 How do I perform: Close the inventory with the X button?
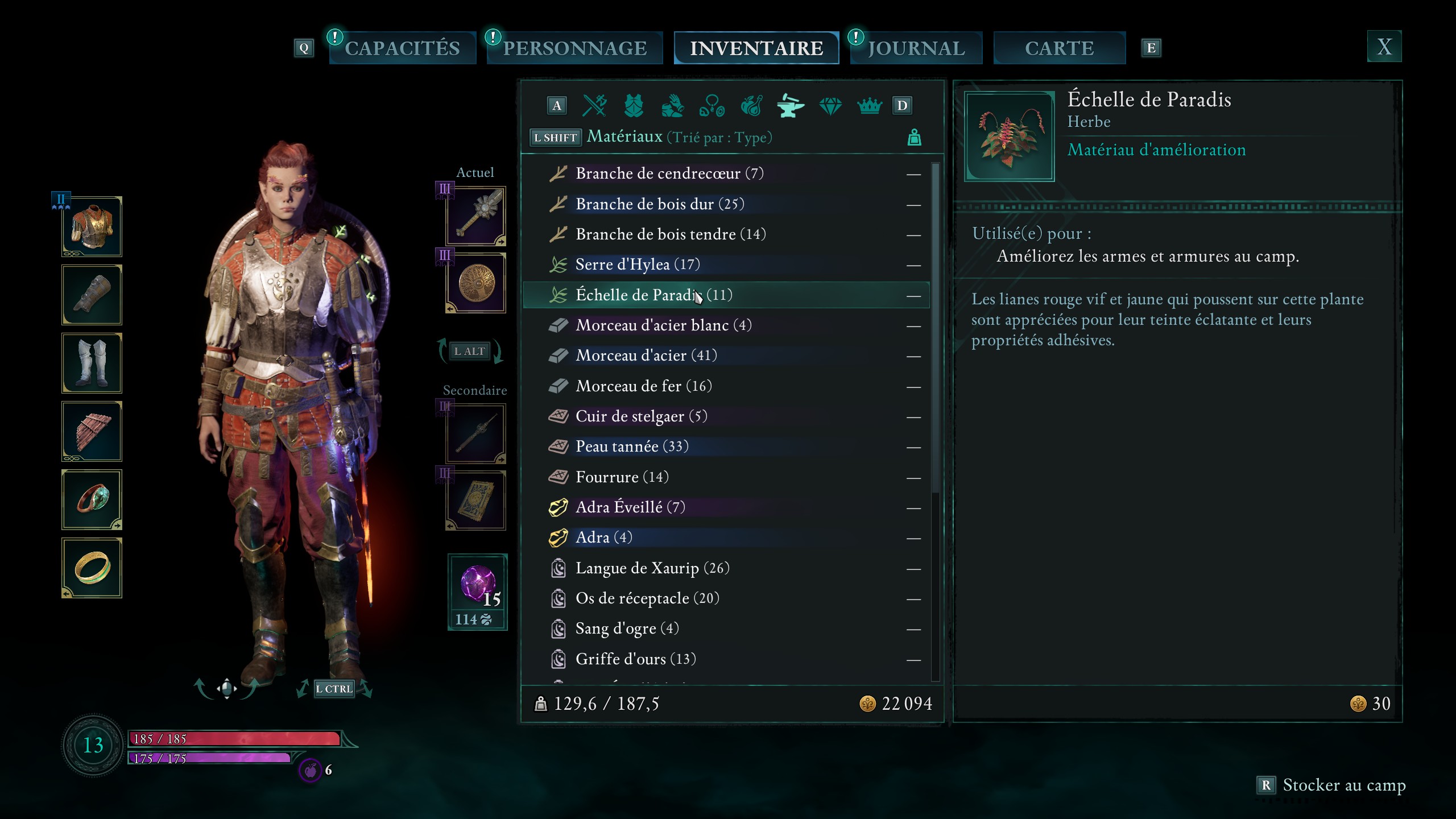tap(1384, 47)
